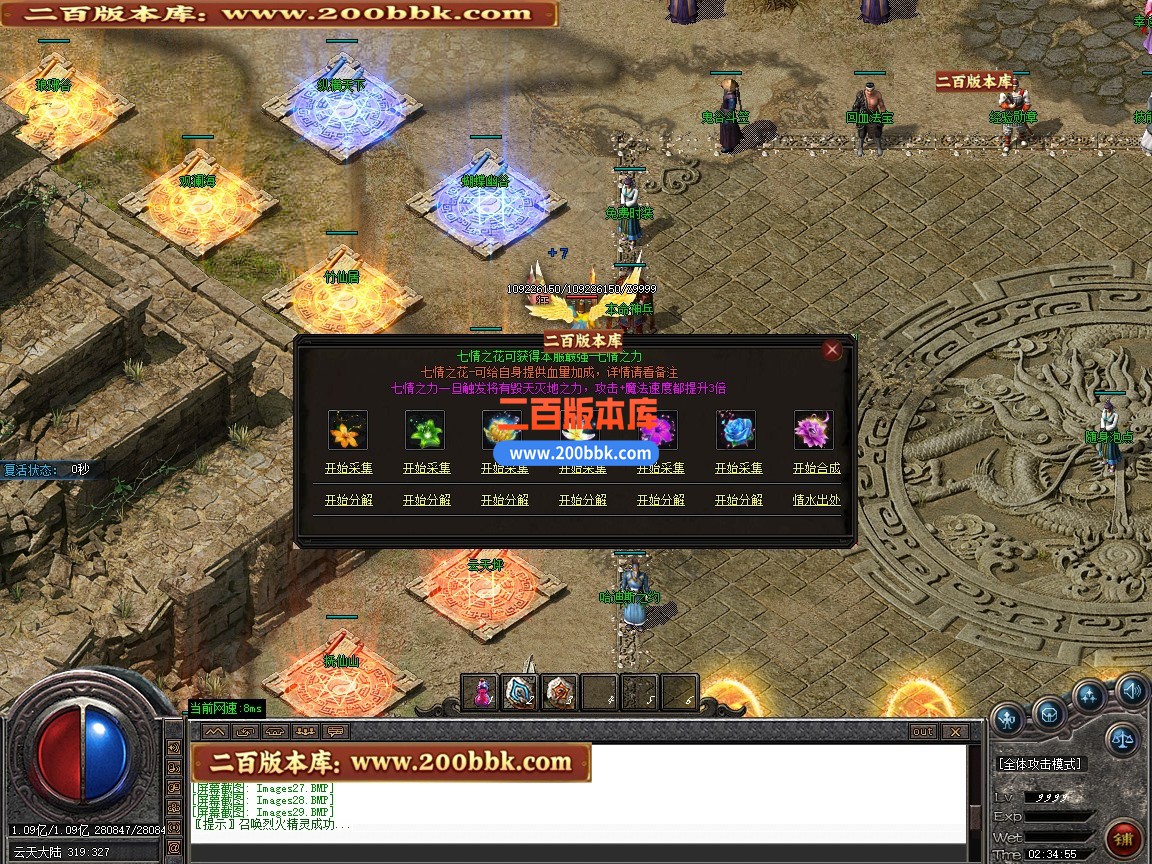Activate the orange rune skill in slot 3
Image resolution: width=1152 pixels, height=864 pixels.
click(x=560, y=692)
